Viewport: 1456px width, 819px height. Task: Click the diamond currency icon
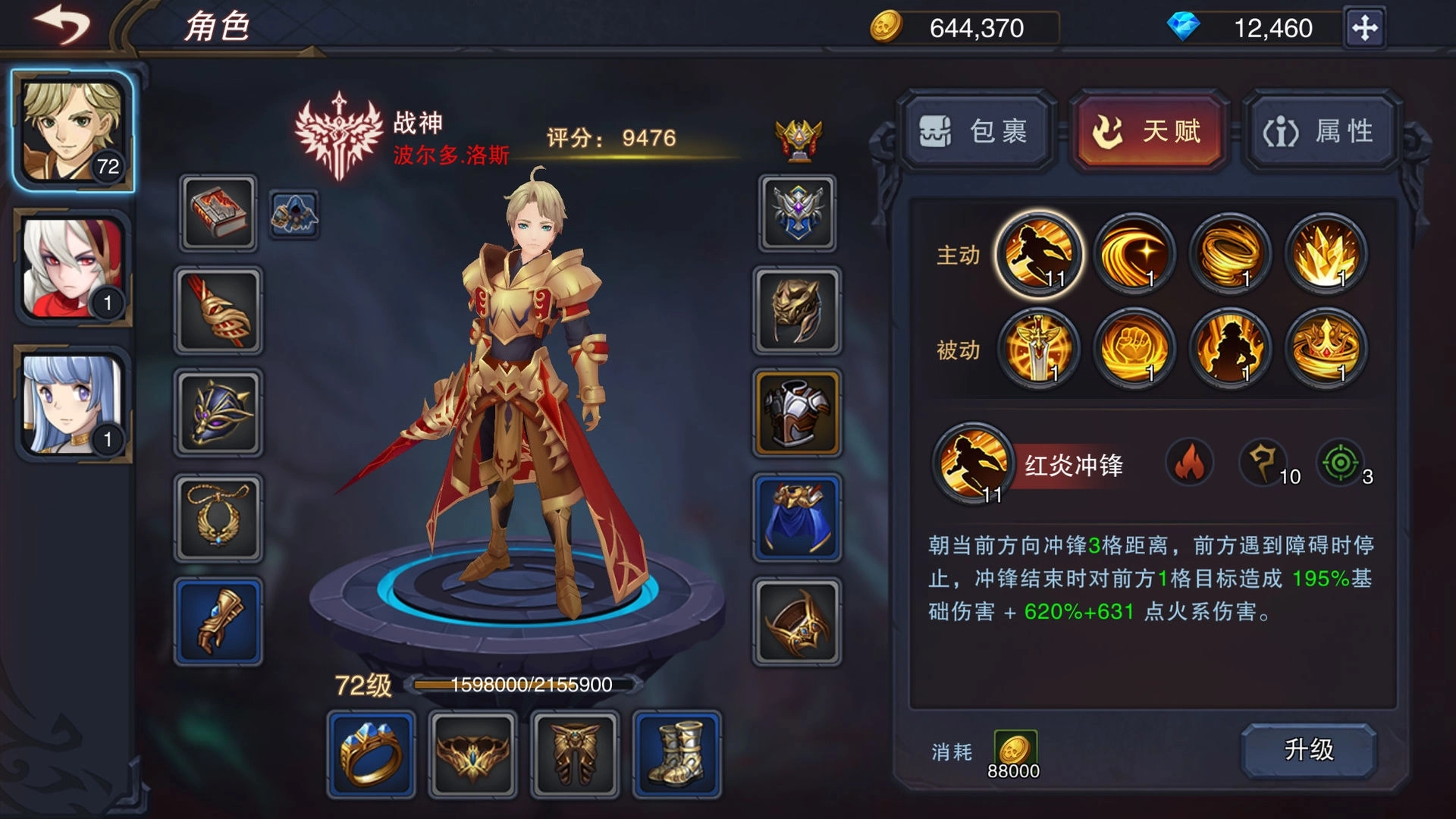1183,29
